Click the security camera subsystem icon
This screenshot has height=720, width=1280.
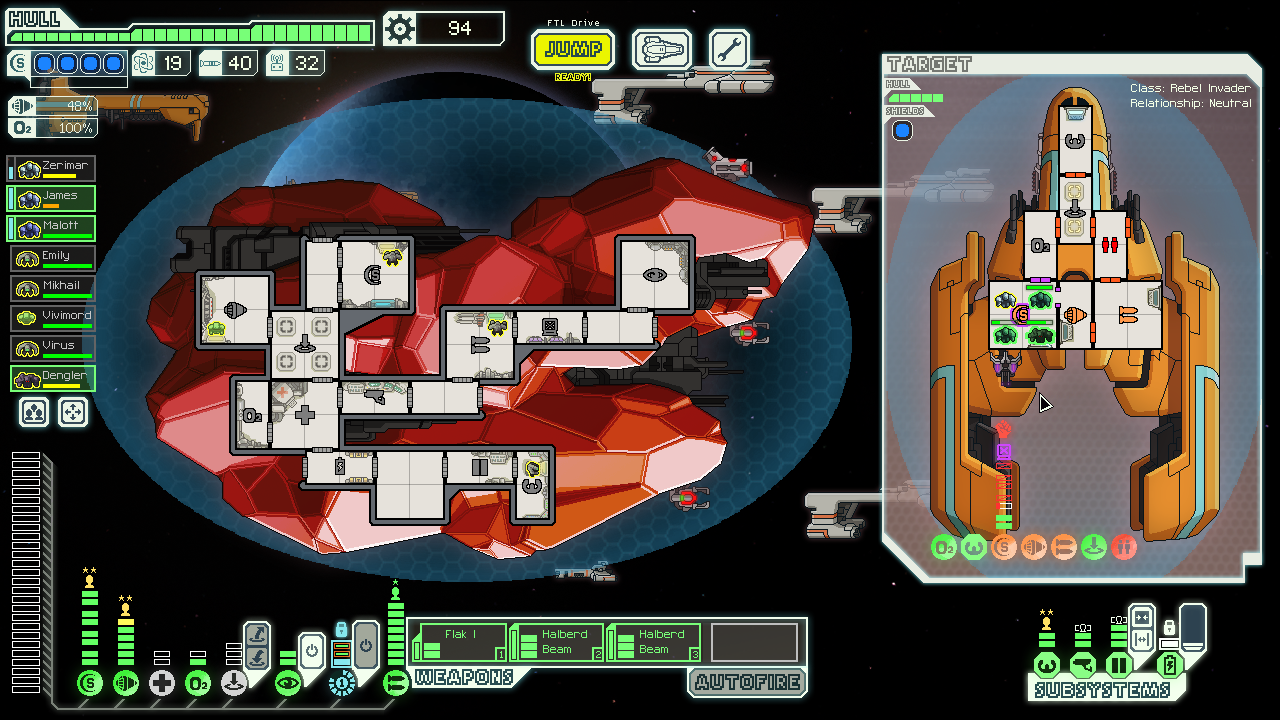[x=1082, y=665]
